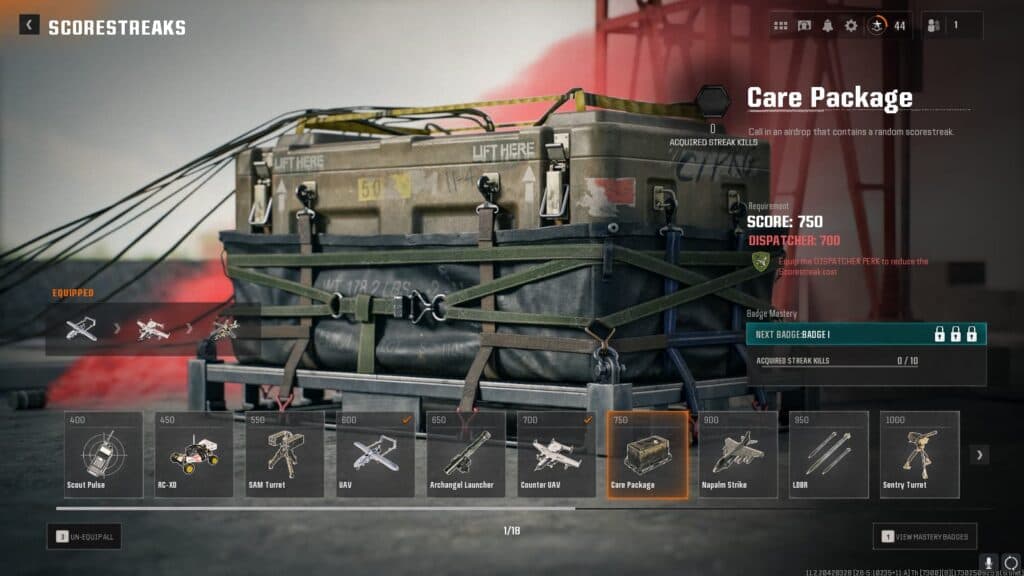Select the Scout Pulse scorestreak
1024x576 pixels.
tap(103, 454)
